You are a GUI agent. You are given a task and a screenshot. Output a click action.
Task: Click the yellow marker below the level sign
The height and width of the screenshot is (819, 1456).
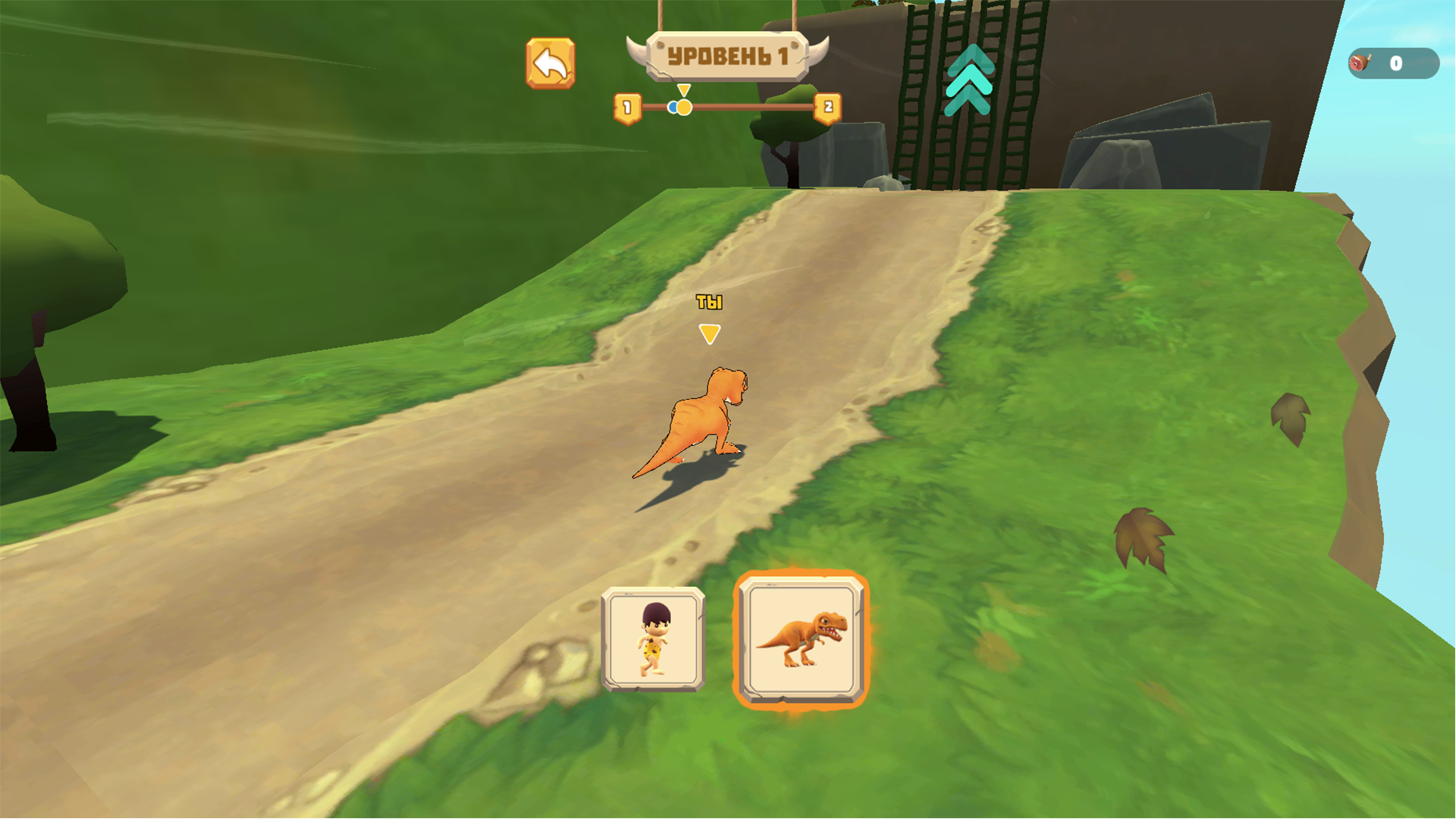(x=683, y=91)
